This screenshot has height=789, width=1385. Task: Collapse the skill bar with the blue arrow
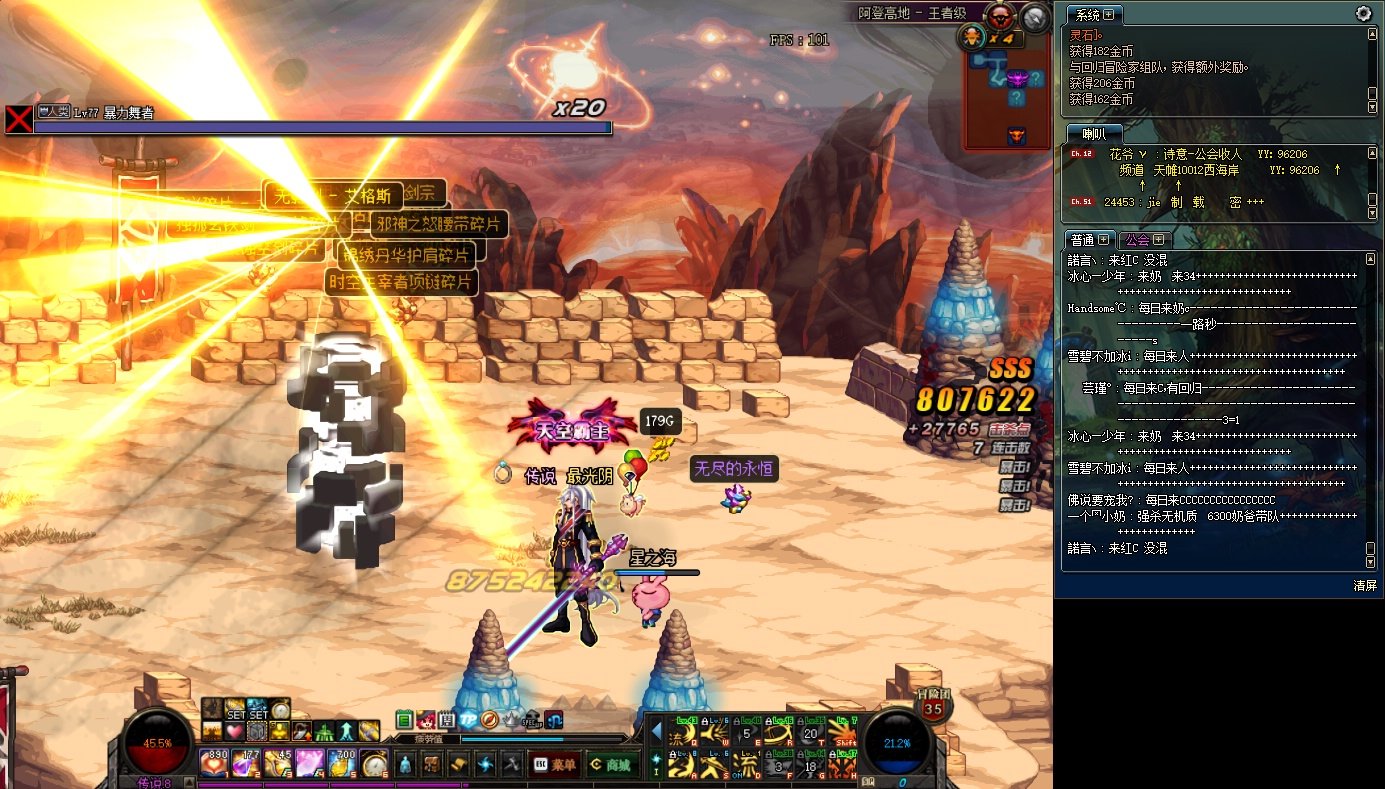656,733
